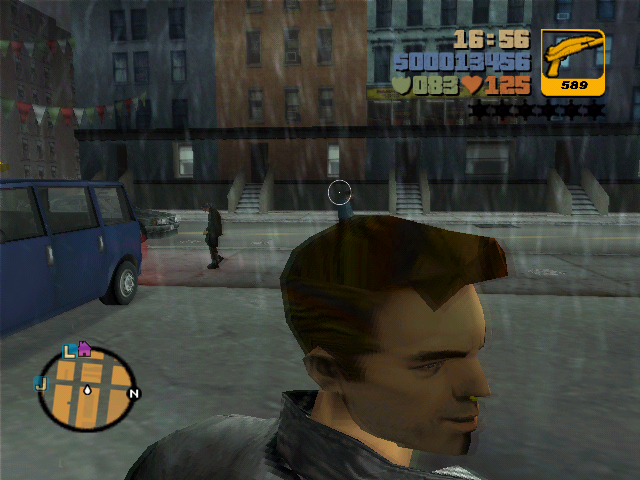The height and width of the screenshot is (480, 640).
Task: Click the N north indicator on radar
Action: coord(134,393)
